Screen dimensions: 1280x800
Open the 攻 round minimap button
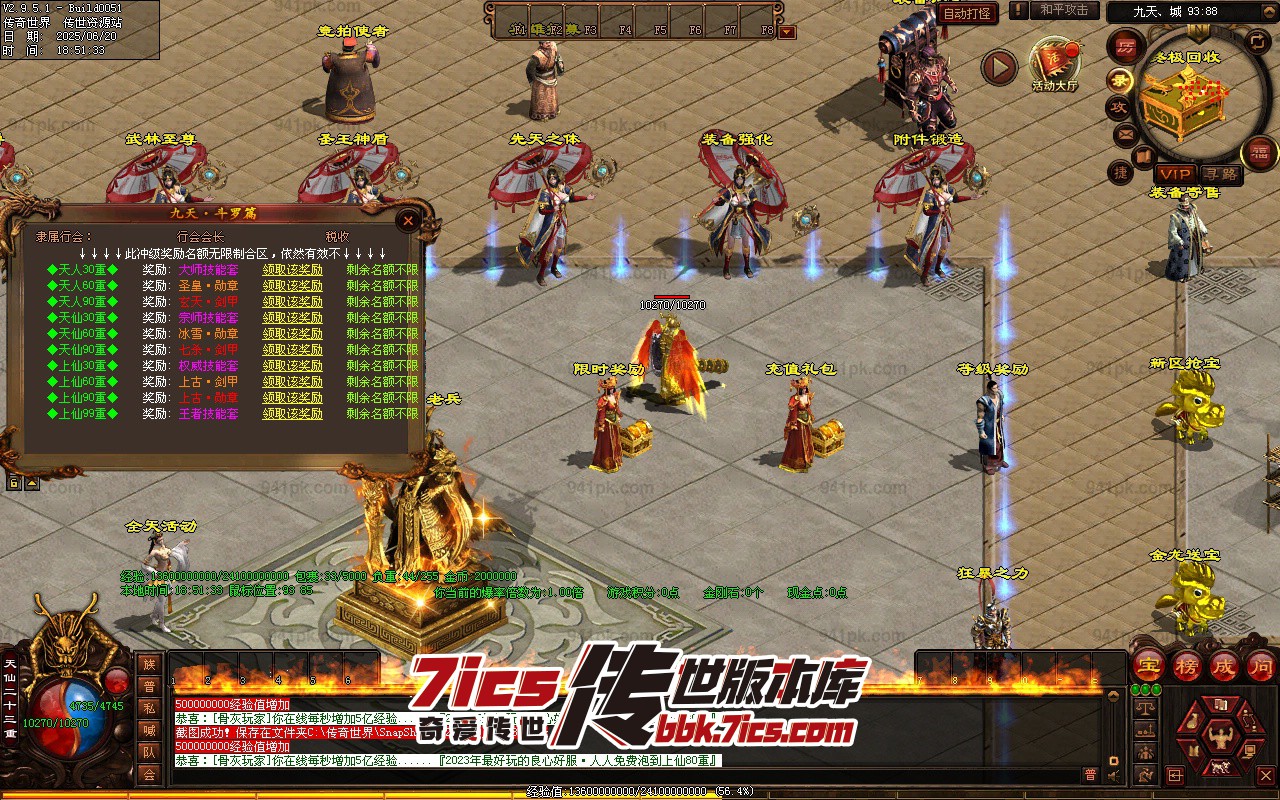tap(1118, 107)
